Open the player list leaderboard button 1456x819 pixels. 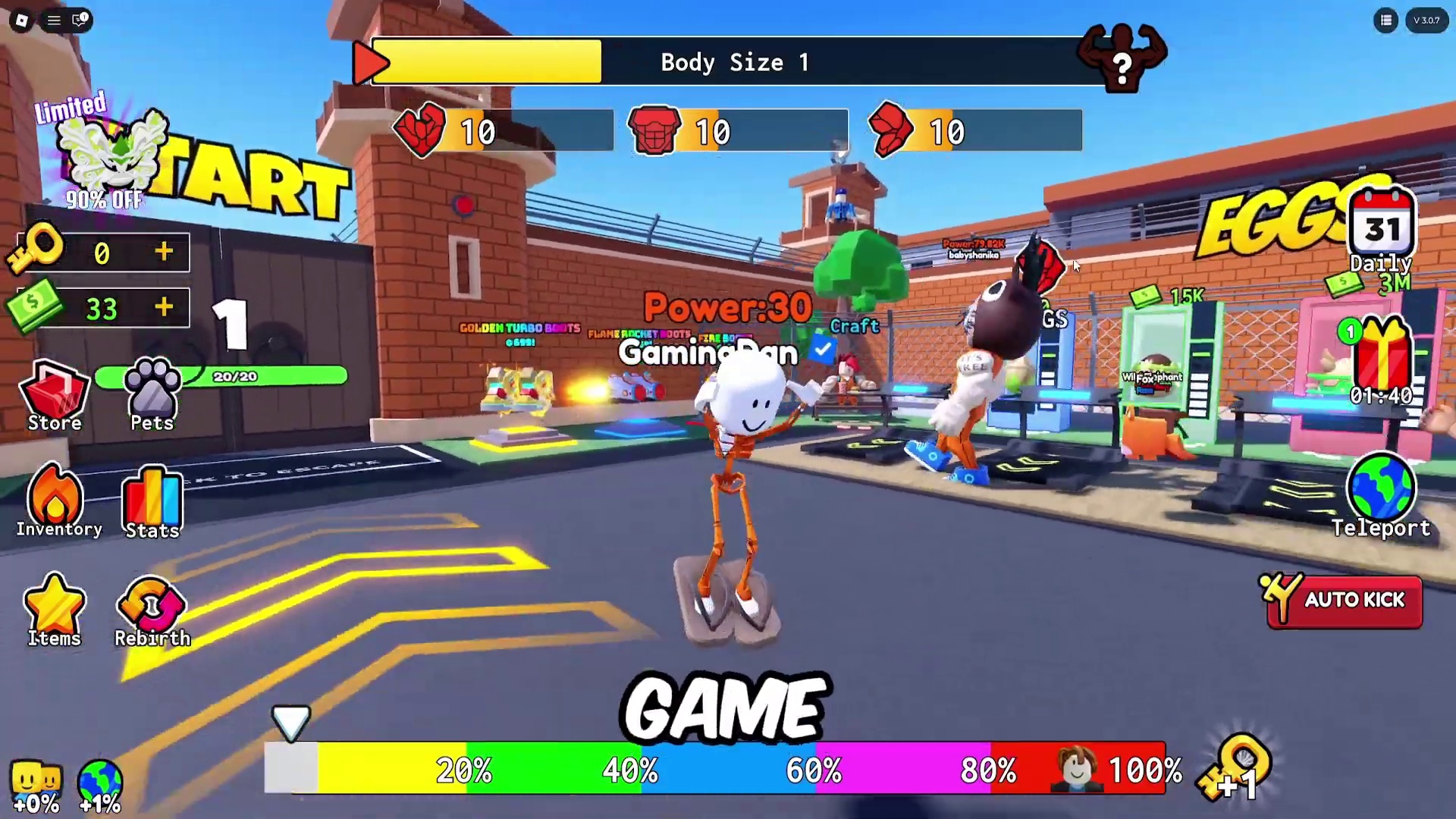click(1385, 20)
